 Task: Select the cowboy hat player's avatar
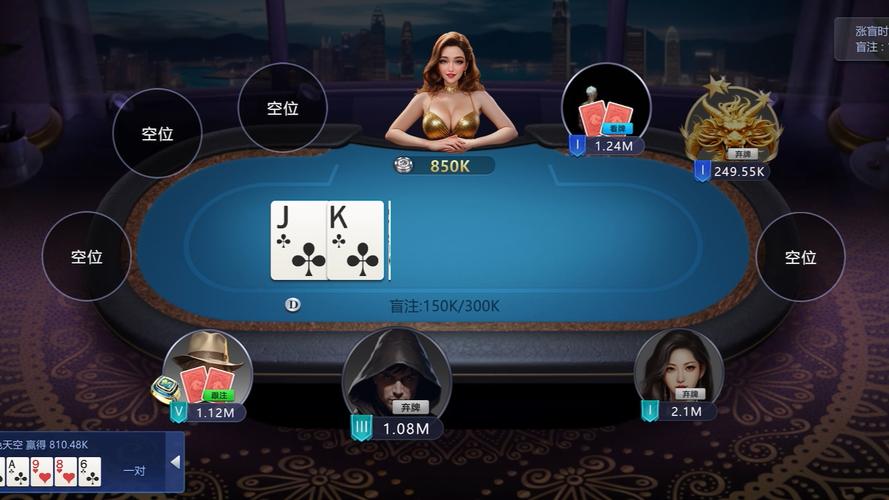[207, 367]
